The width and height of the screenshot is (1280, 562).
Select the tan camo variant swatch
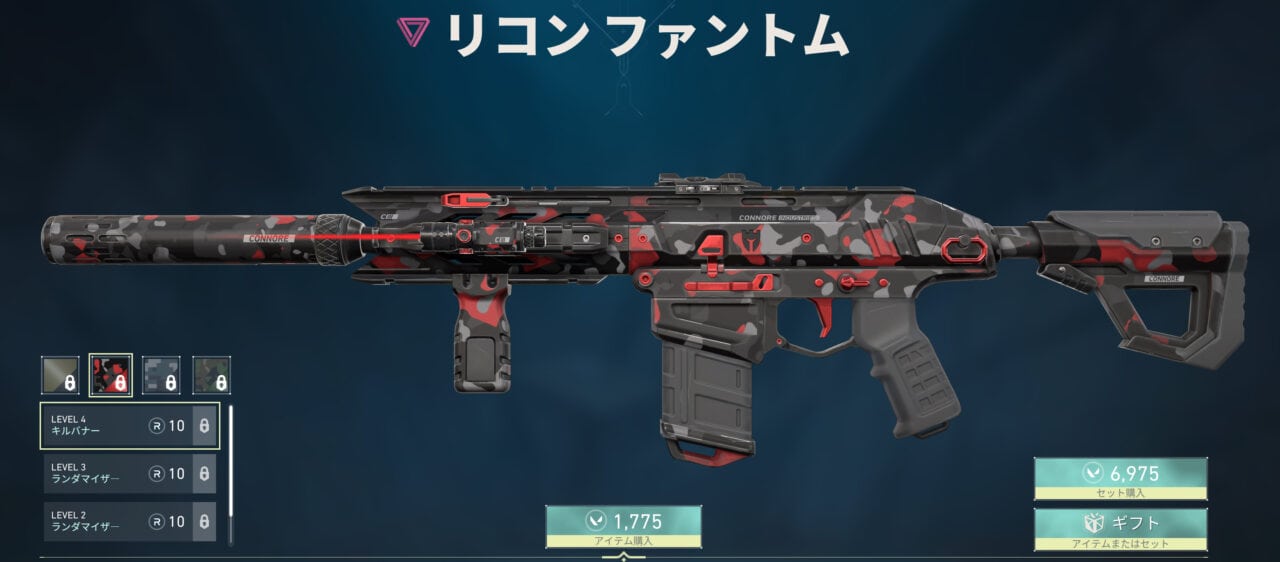(60, 375)
